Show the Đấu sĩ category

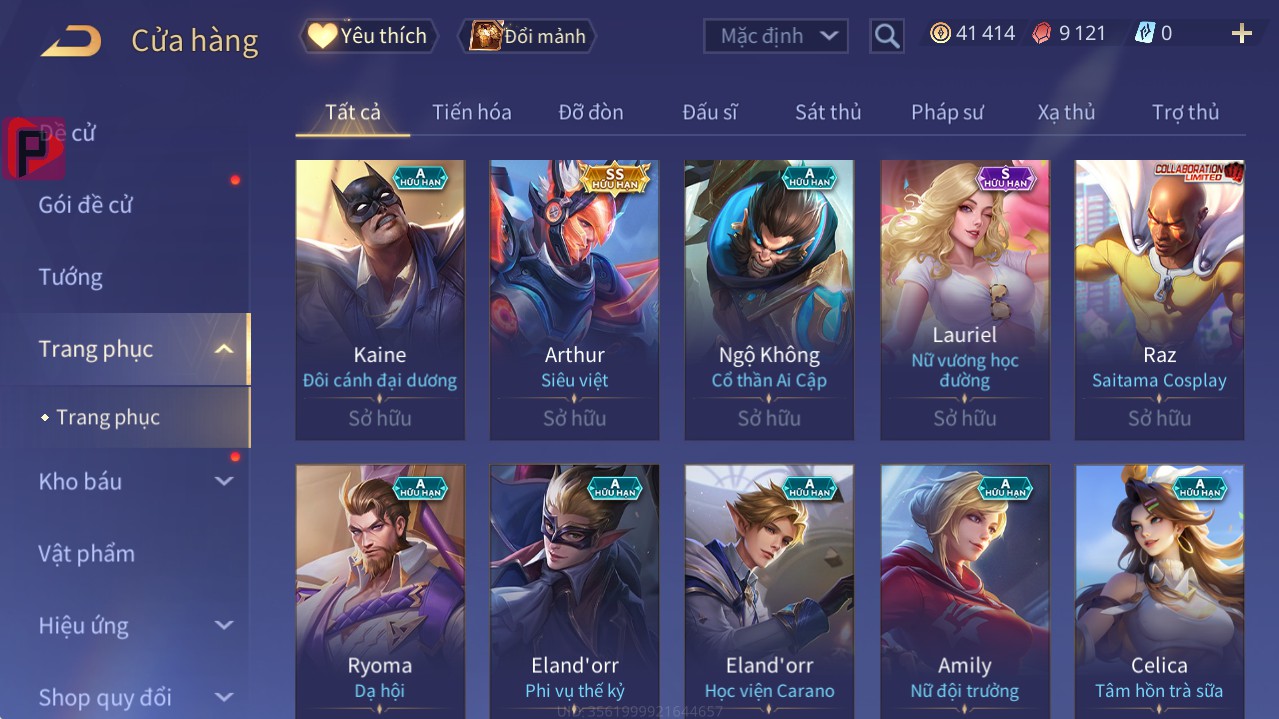709,112
